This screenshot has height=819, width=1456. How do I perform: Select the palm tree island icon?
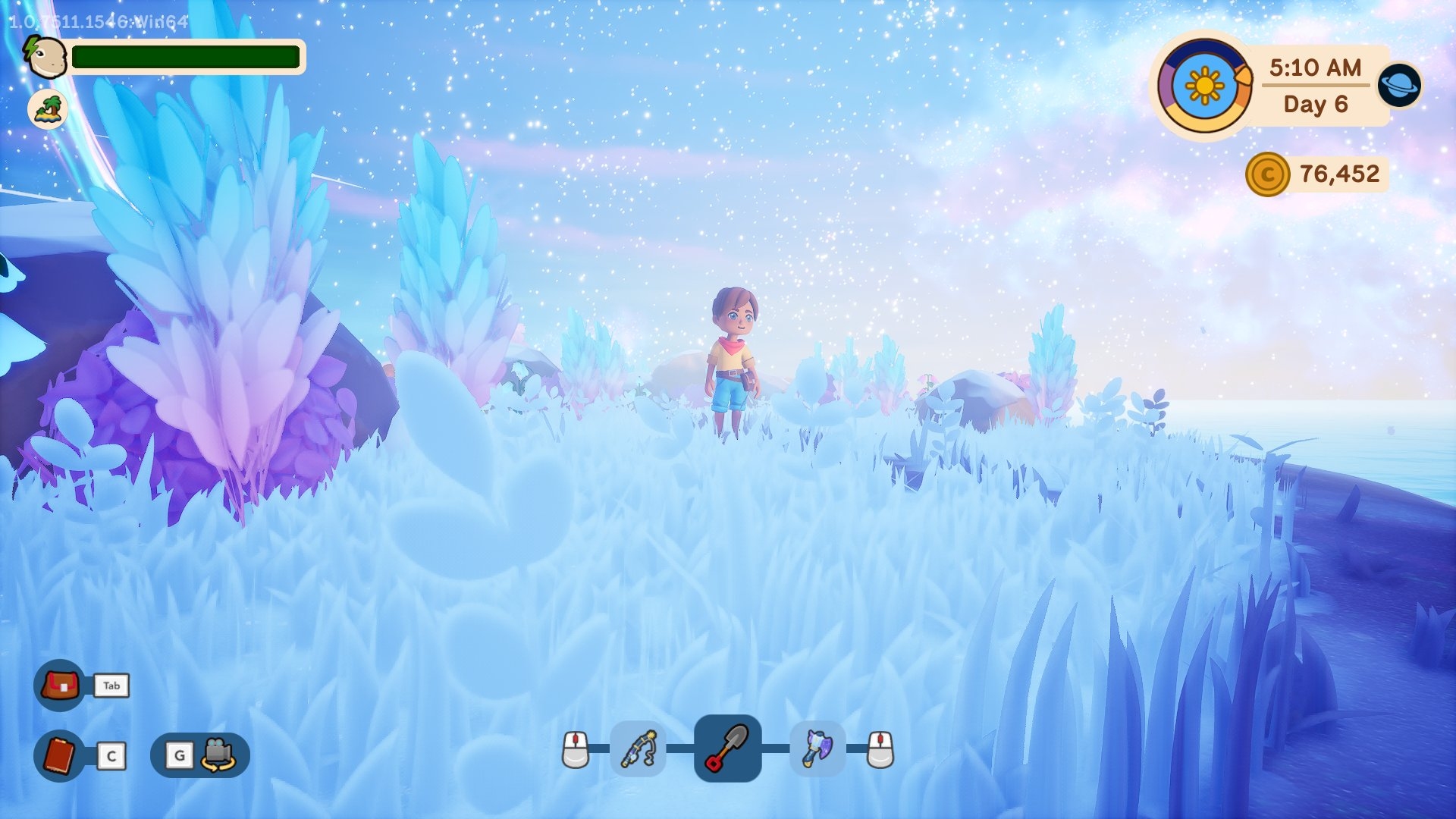coord(48,109)
